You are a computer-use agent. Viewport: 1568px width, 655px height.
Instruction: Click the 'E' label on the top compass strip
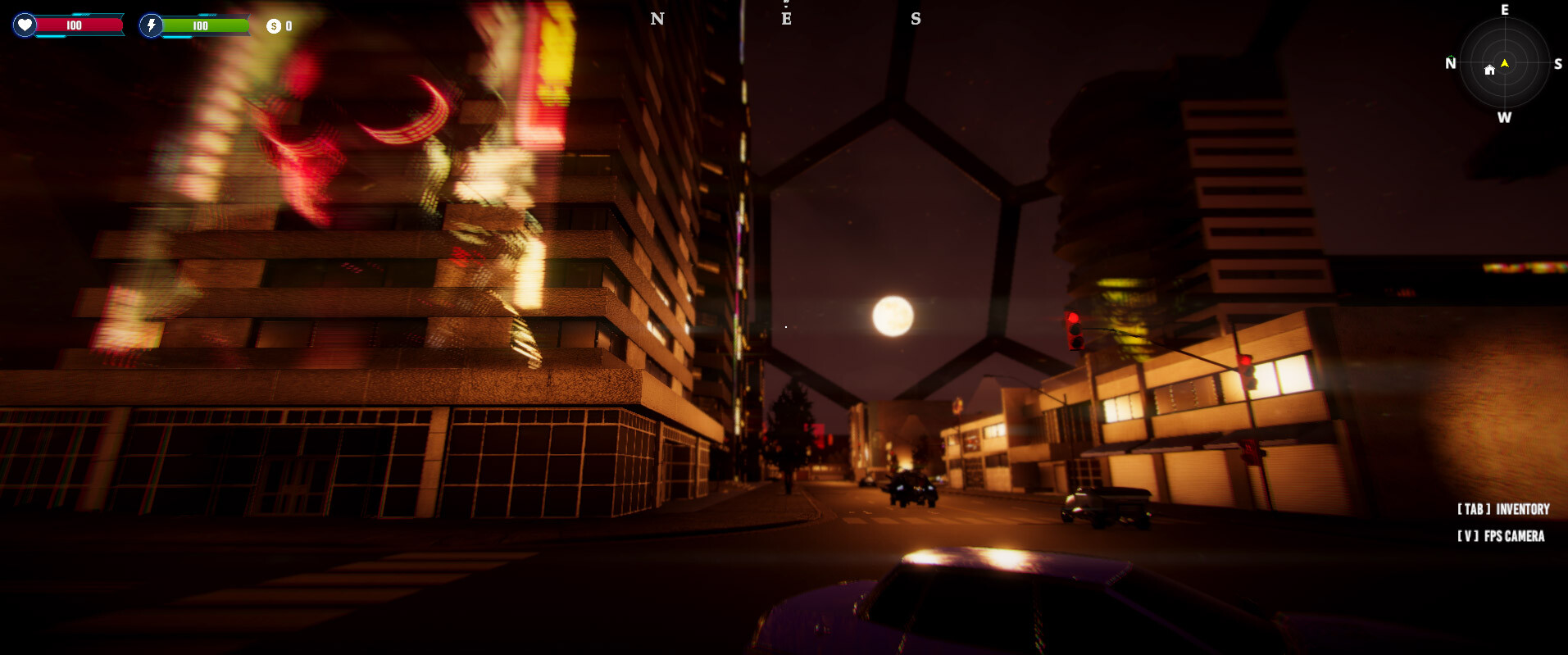coord(786,18)
